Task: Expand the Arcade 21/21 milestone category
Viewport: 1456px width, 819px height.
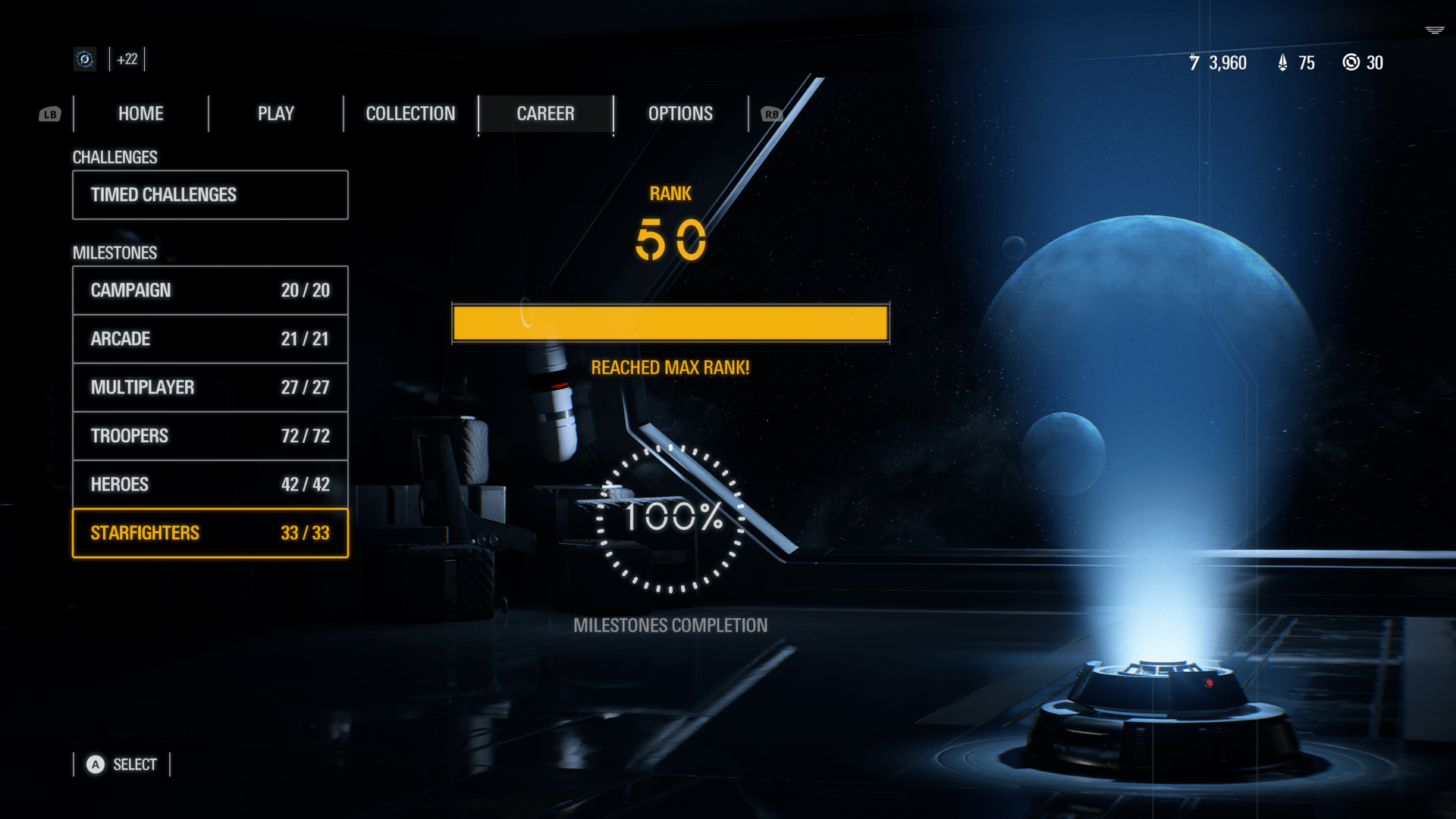Action: point(210,339)
